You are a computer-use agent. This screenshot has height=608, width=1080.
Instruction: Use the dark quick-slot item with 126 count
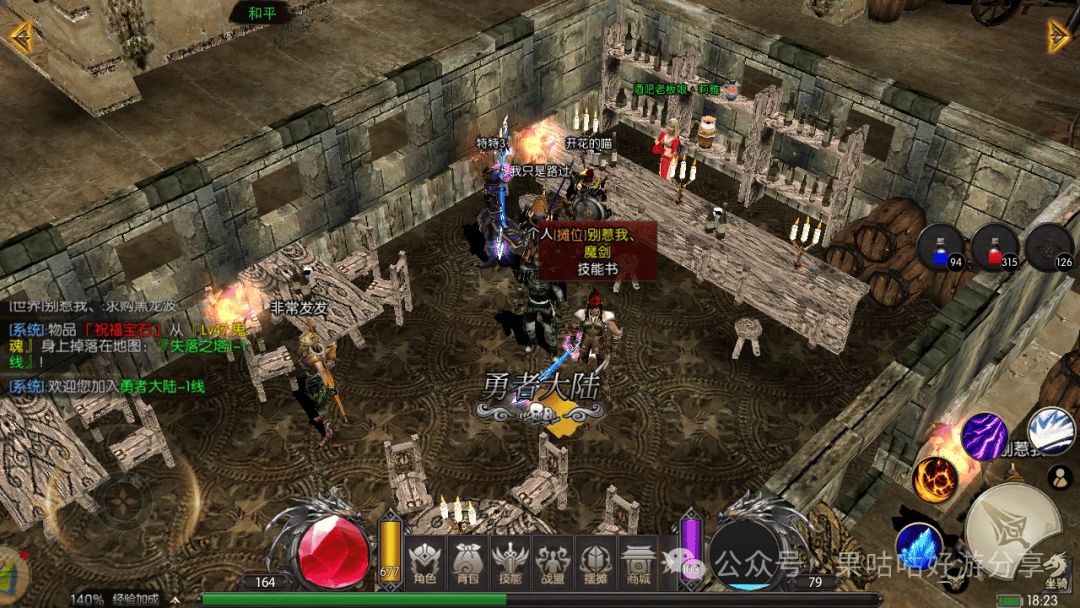1049,247
